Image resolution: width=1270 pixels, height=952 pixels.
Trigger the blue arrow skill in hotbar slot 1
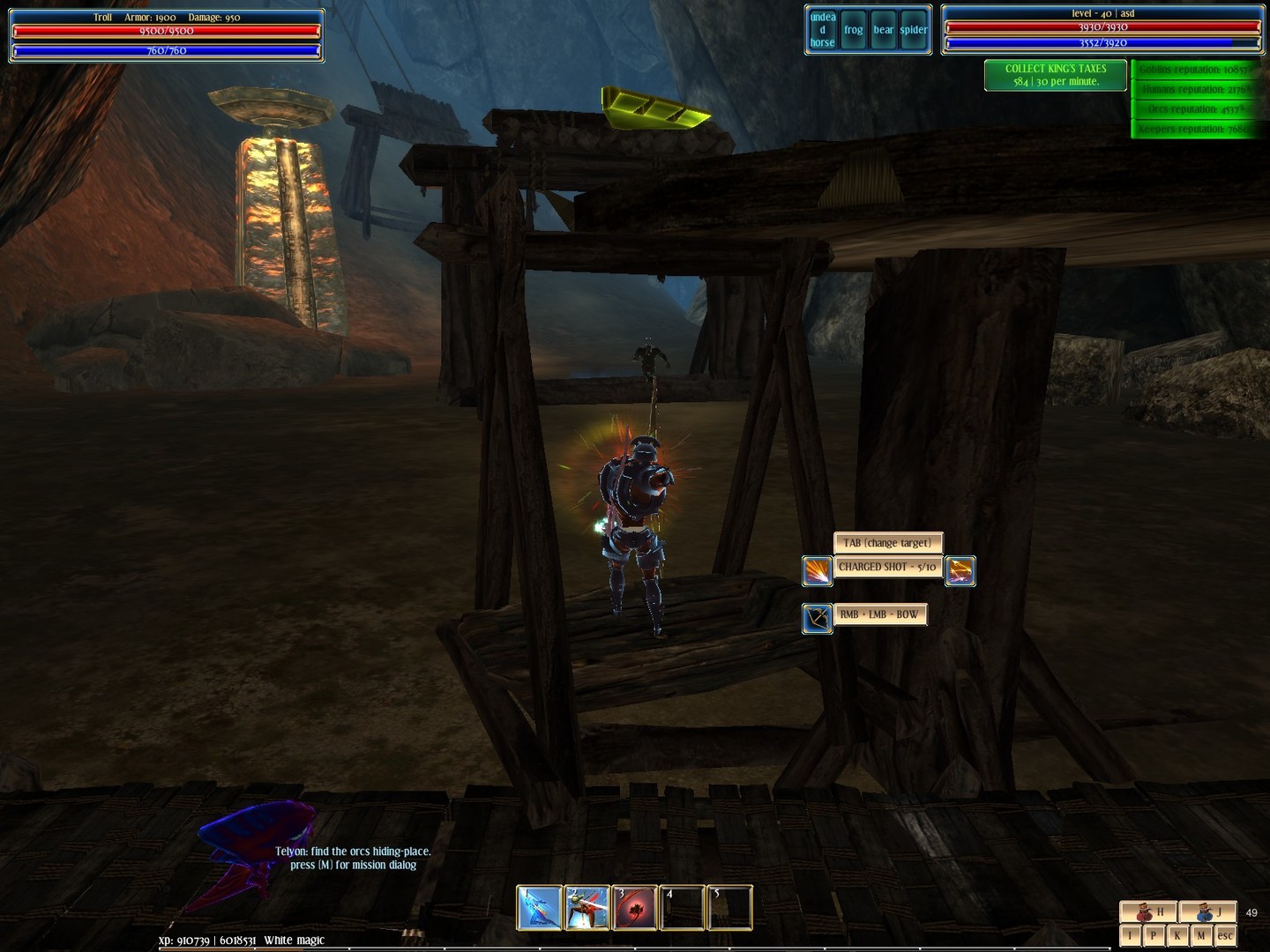[x=541, y=907]
